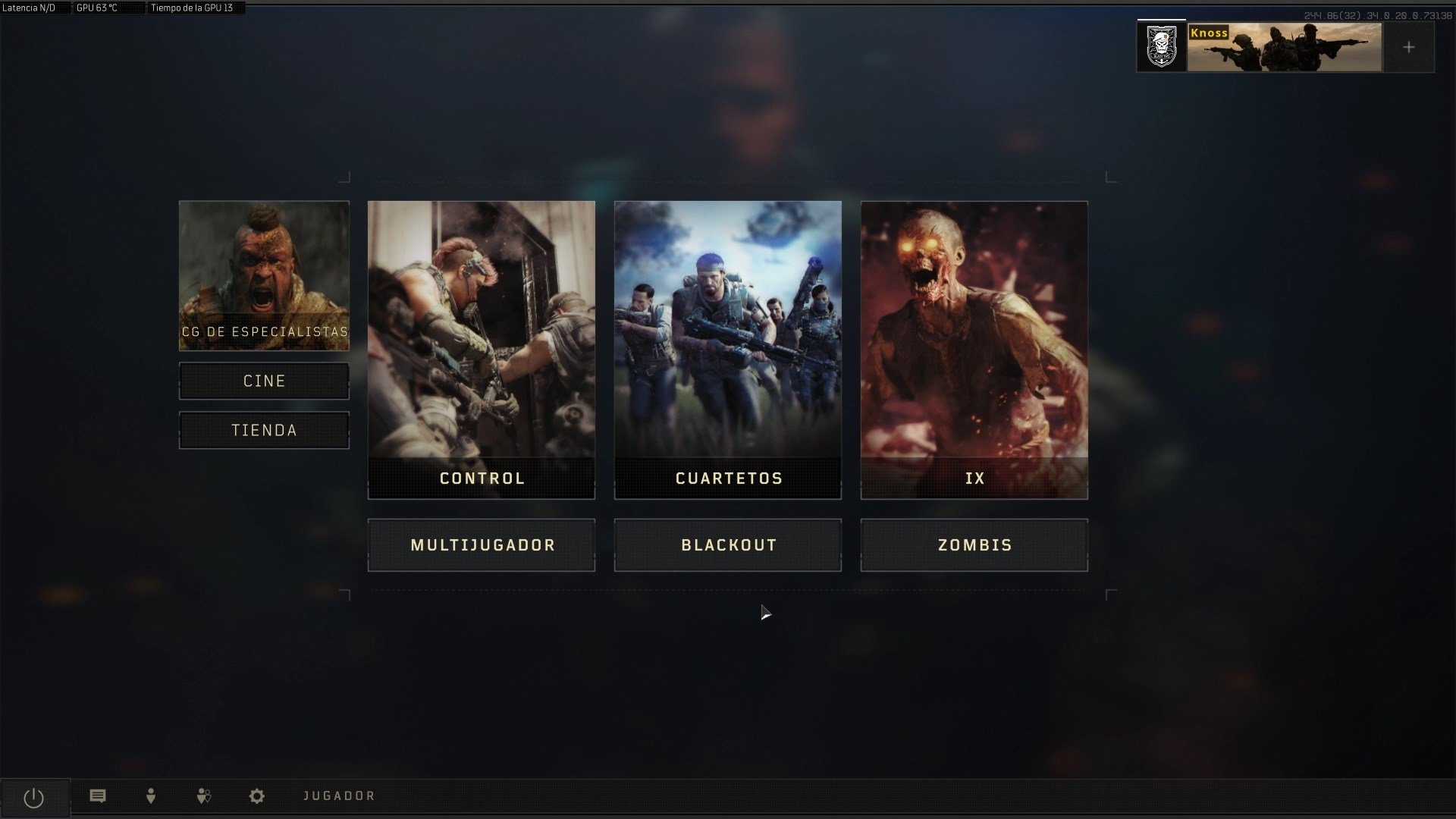Click the Black Ops skull emblem badge
This screenshot has height=819, width=1456.
[1160, 46]
